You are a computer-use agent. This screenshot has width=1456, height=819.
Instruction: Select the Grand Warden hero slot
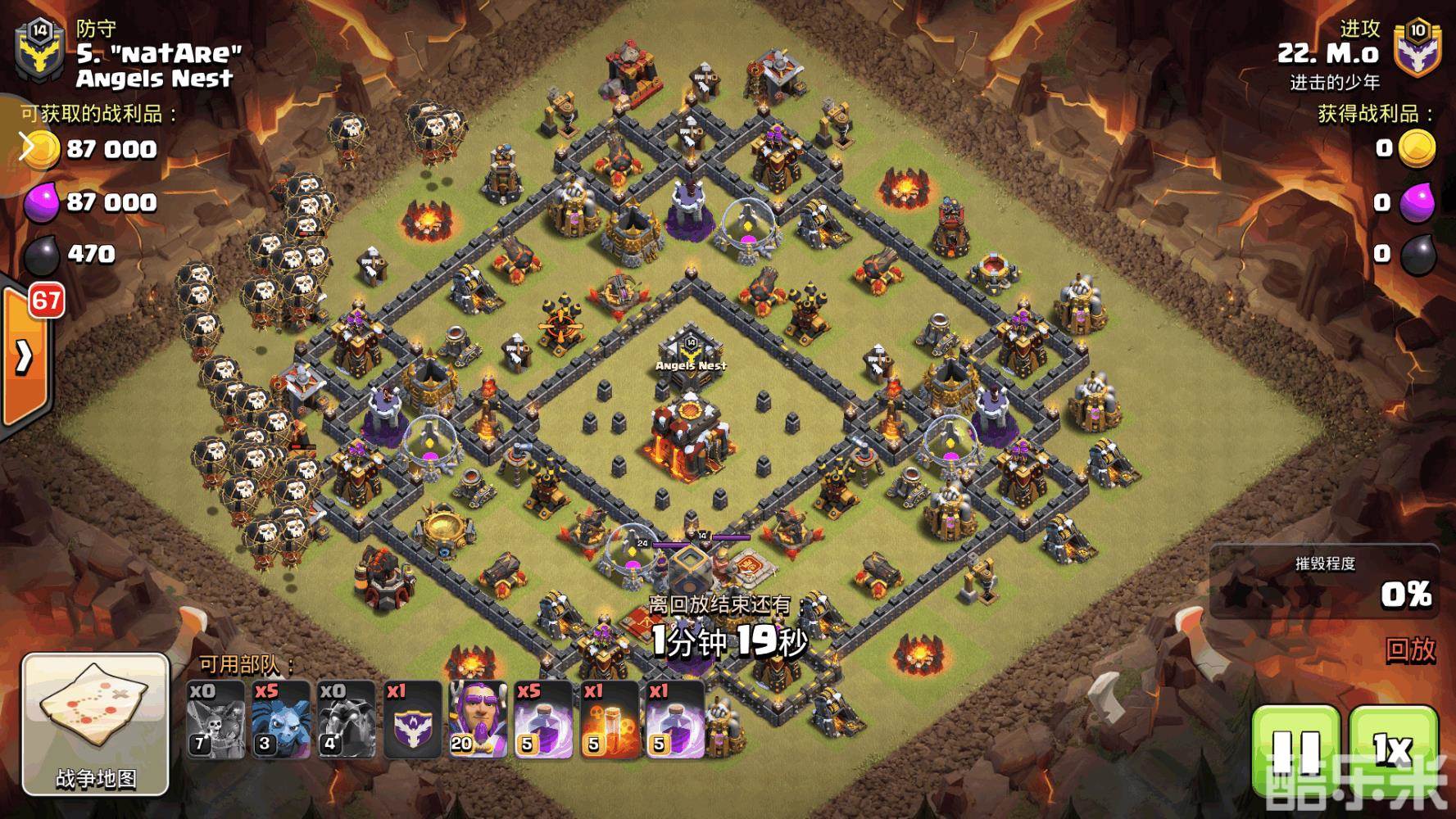478,720
